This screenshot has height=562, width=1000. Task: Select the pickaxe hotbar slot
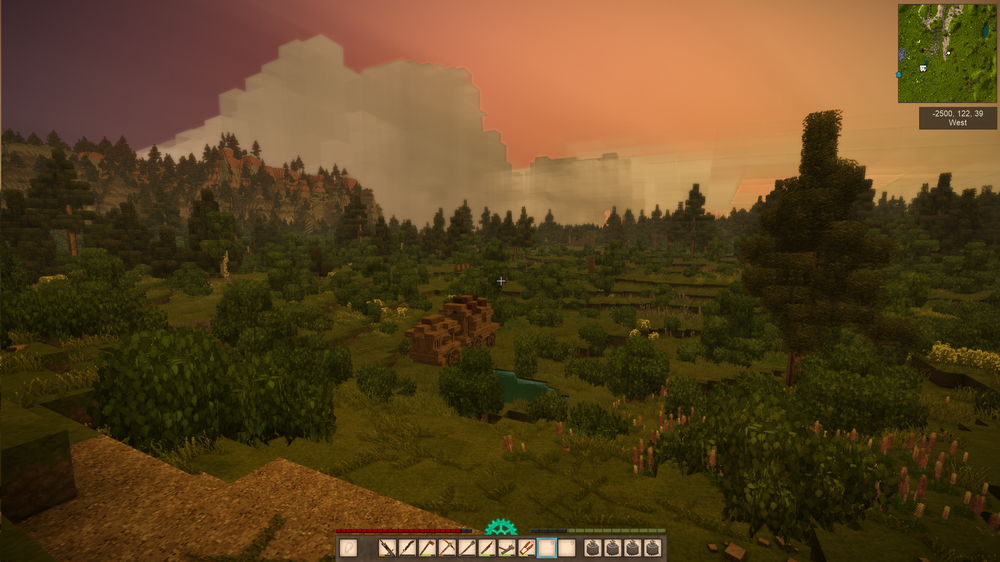[447, 547]
